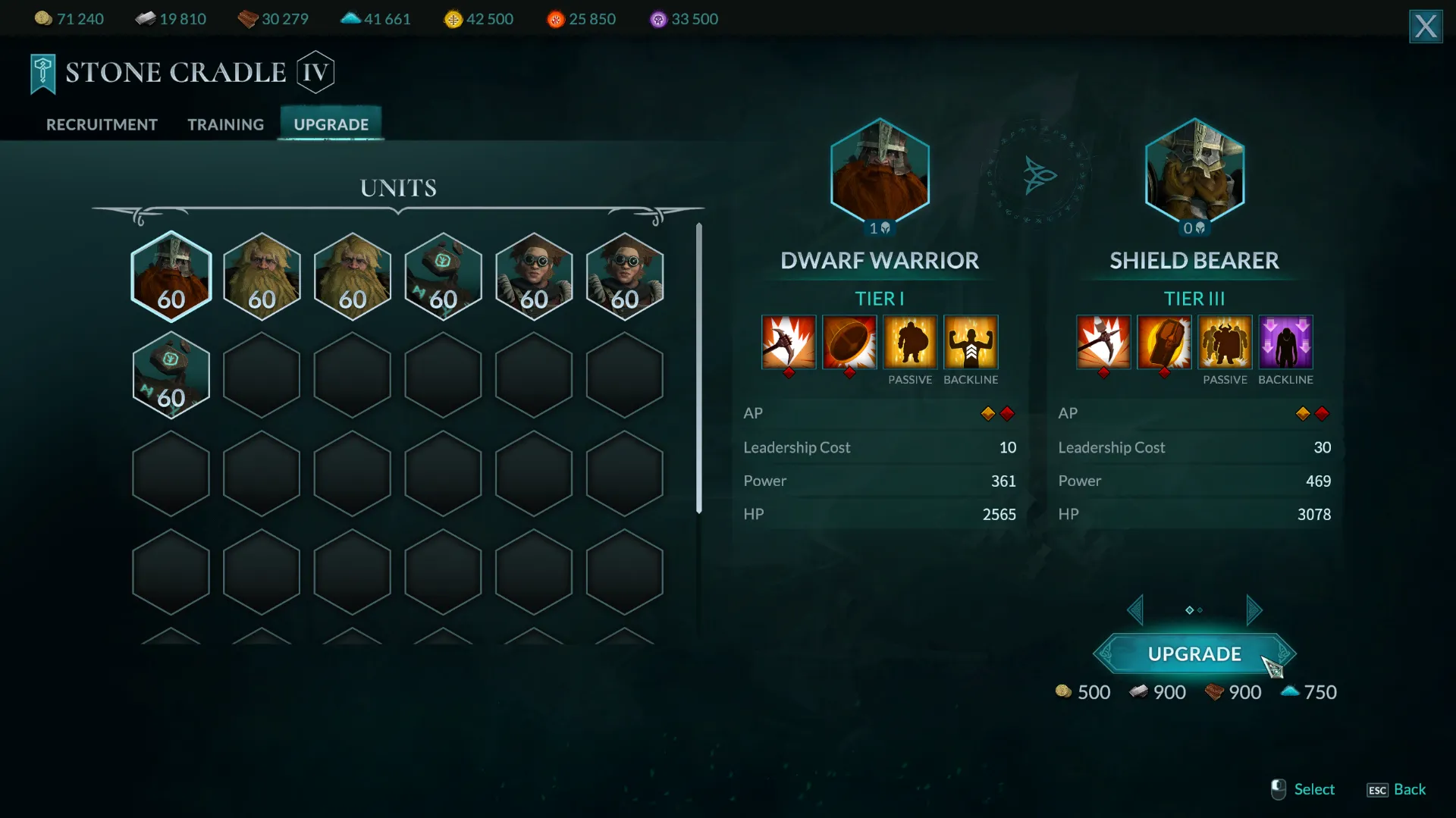
Task: Select the Upgrade tab
Action: 331,124
